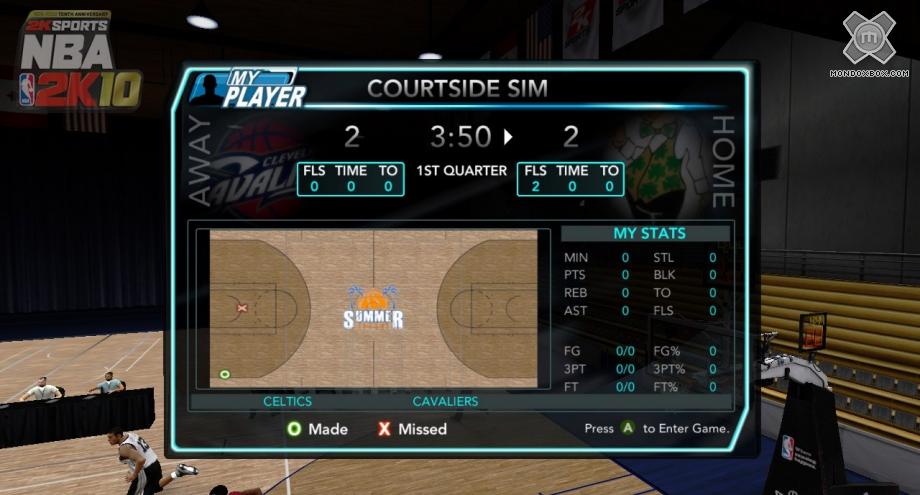Choose the CELTICS label under the shot chart
Image resolution: width=920 pixels, height=495 pixels.
pos(287,401)
